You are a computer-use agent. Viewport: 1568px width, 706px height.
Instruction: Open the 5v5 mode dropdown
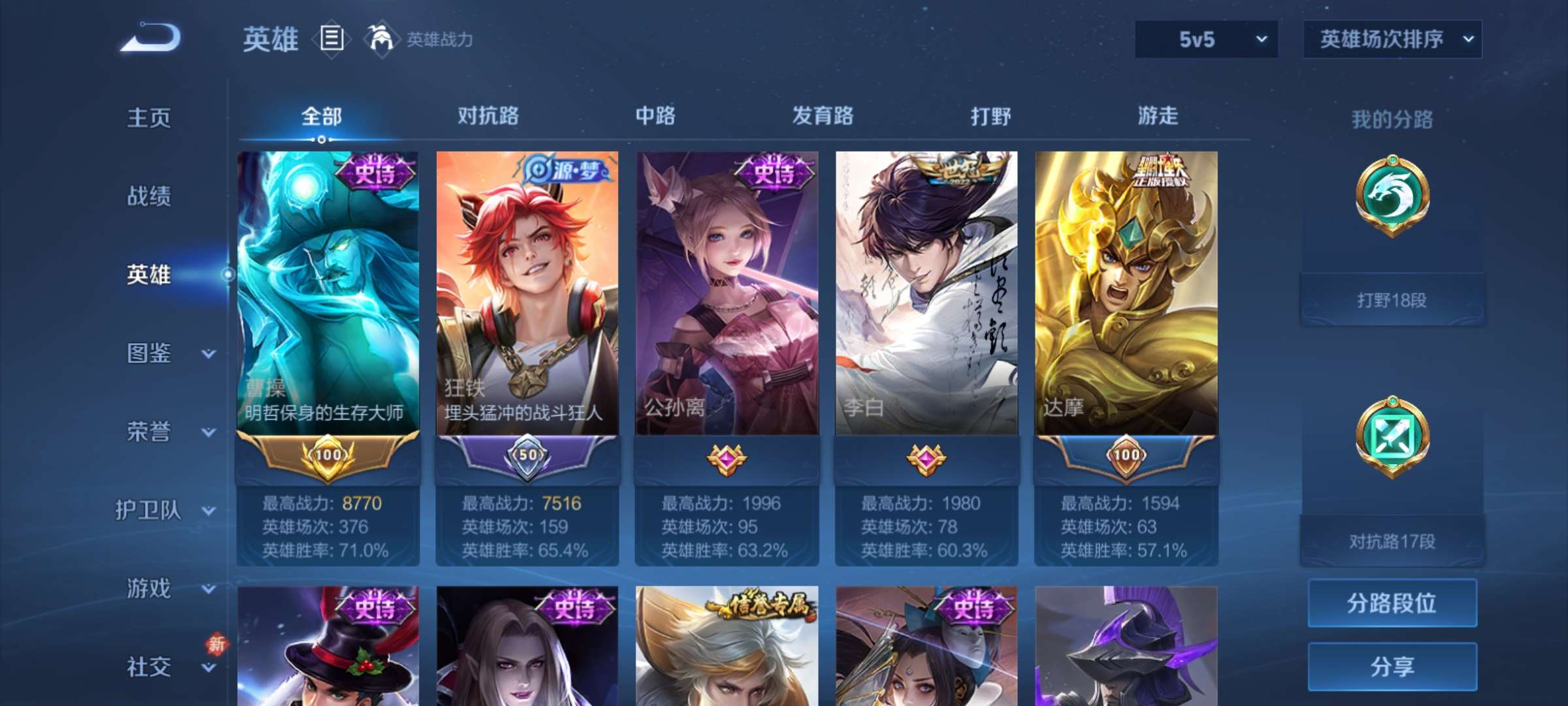click(1204, 39)
